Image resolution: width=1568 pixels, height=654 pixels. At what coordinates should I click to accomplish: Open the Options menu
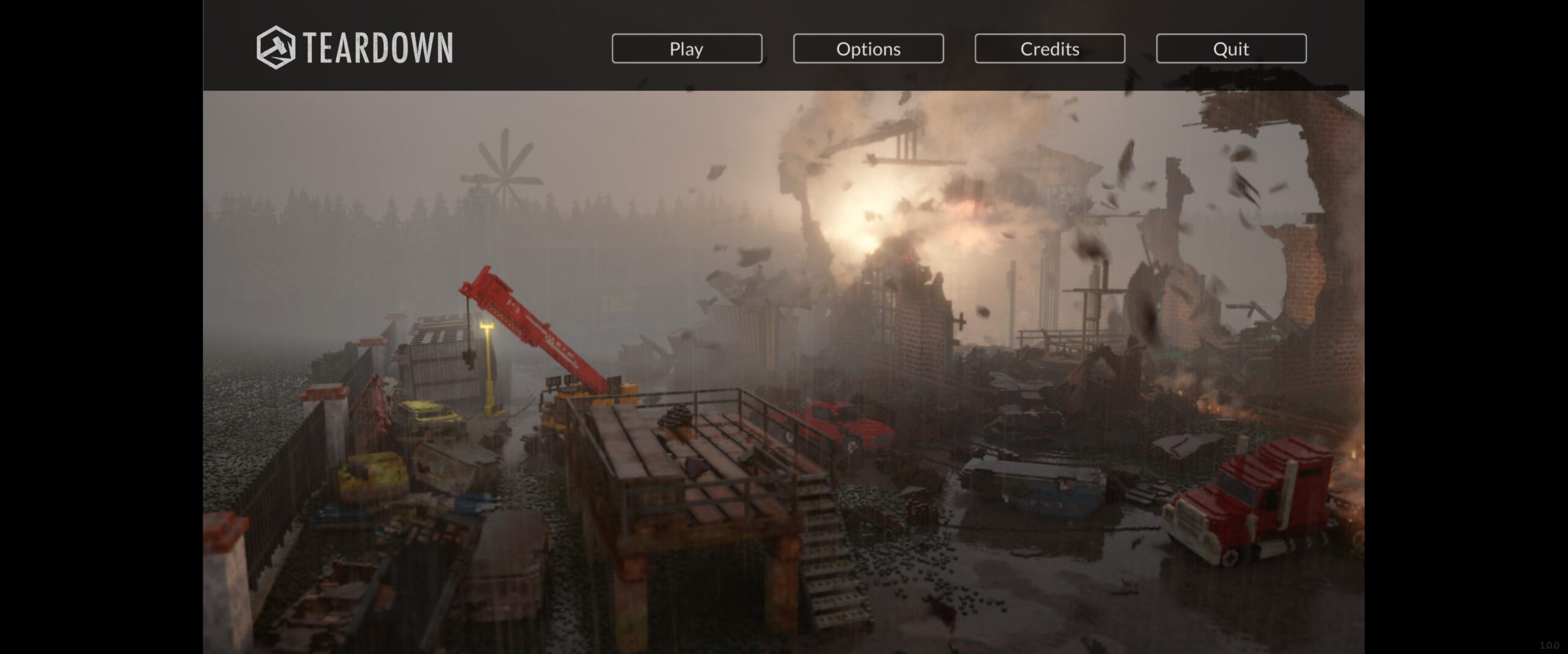click(x=868, y=48)
